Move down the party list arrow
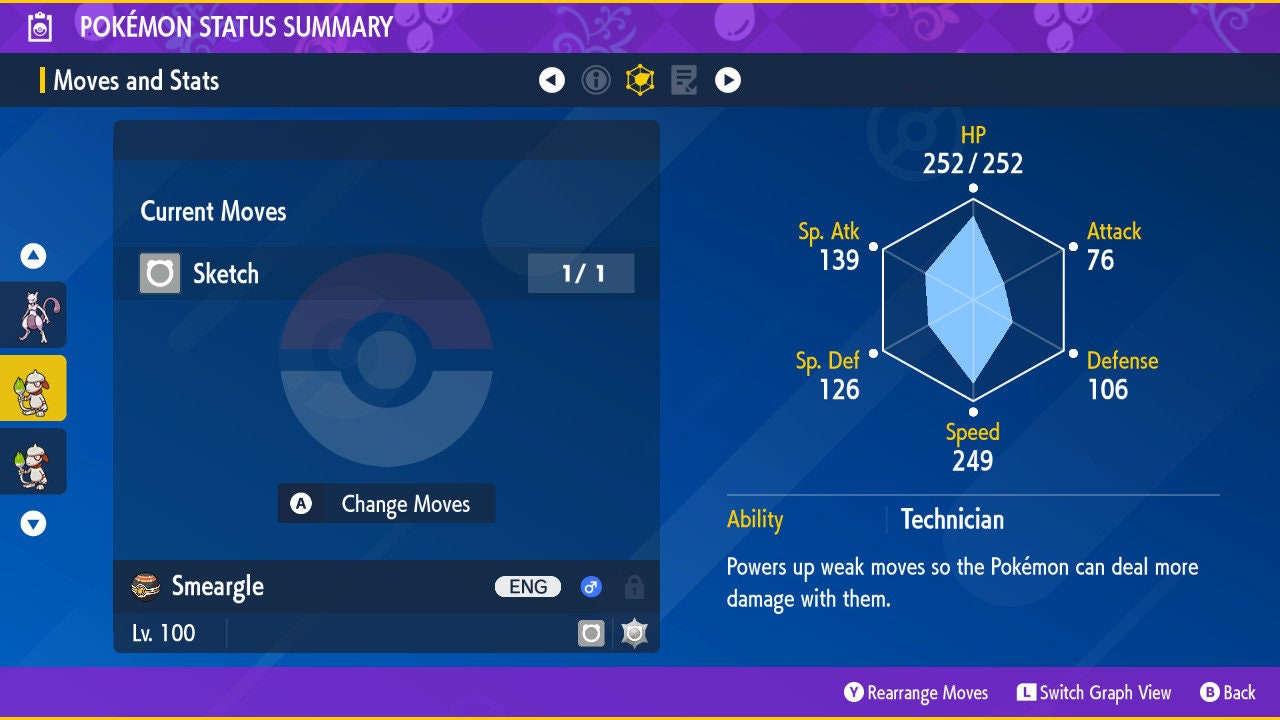The height and width of the screenshot is (720, 1280). tap(33, 523)
